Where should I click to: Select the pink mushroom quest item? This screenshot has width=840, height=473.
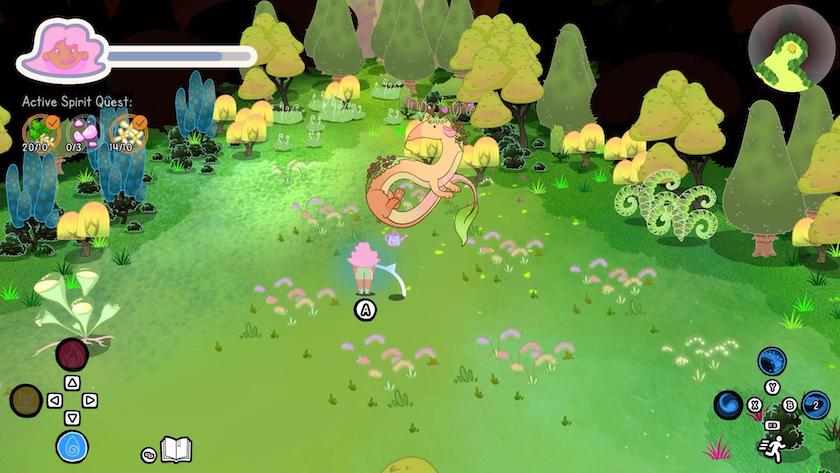coord(82,129)
